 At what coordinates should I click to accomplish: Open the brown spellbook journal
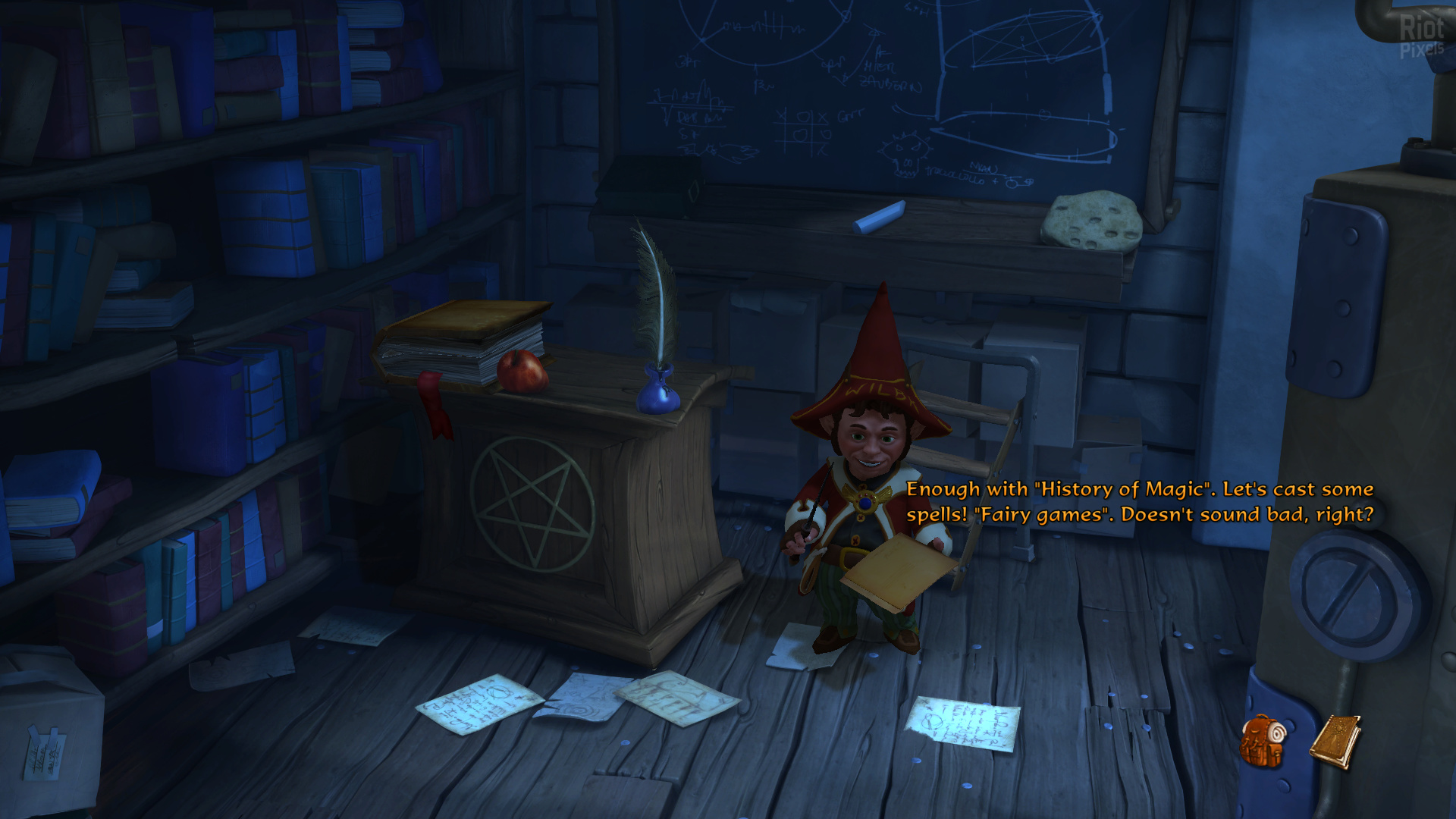(x=1335, y=741)
